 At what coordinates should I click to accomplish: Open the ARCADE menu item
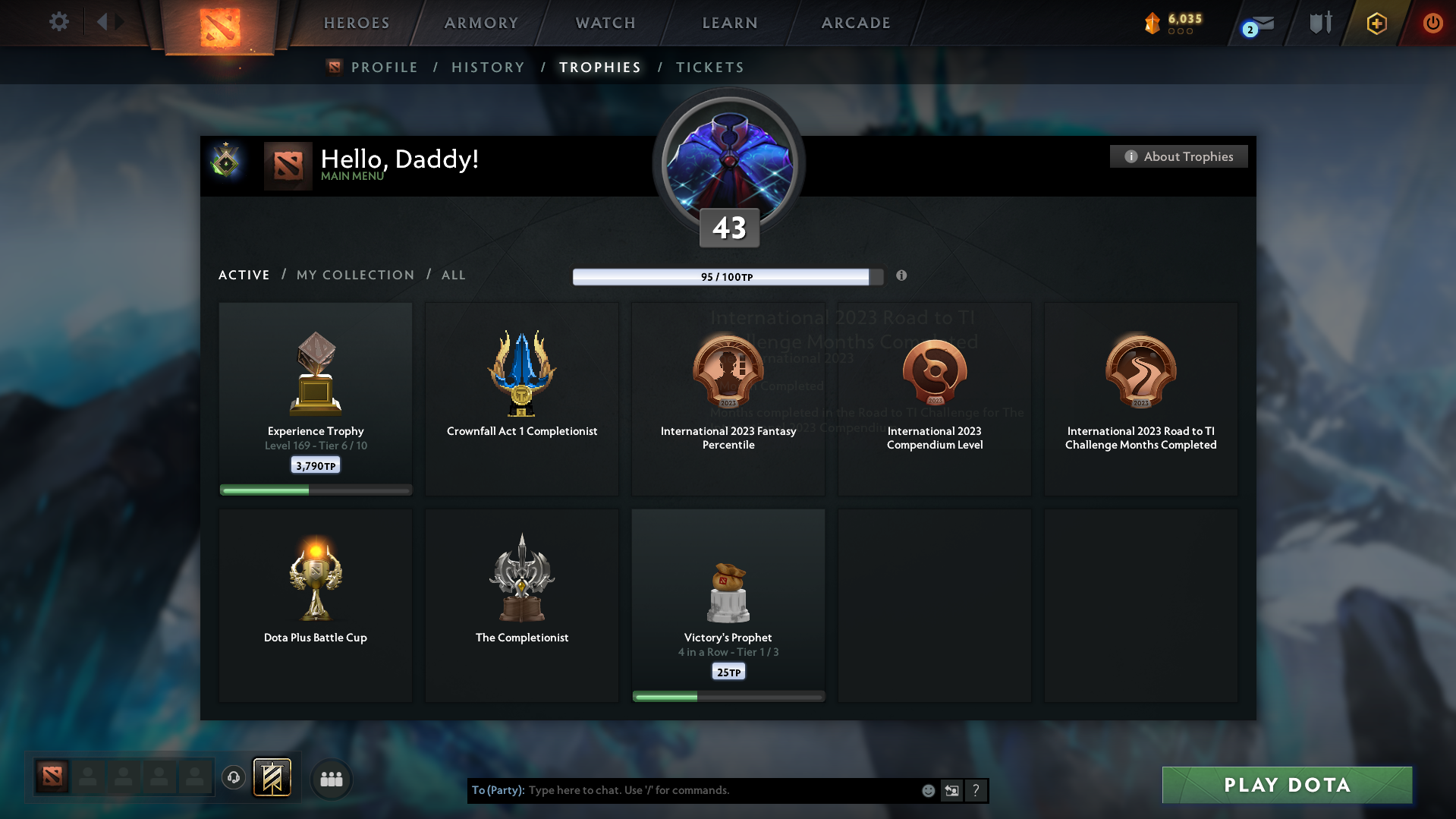(x=855, y=23)
